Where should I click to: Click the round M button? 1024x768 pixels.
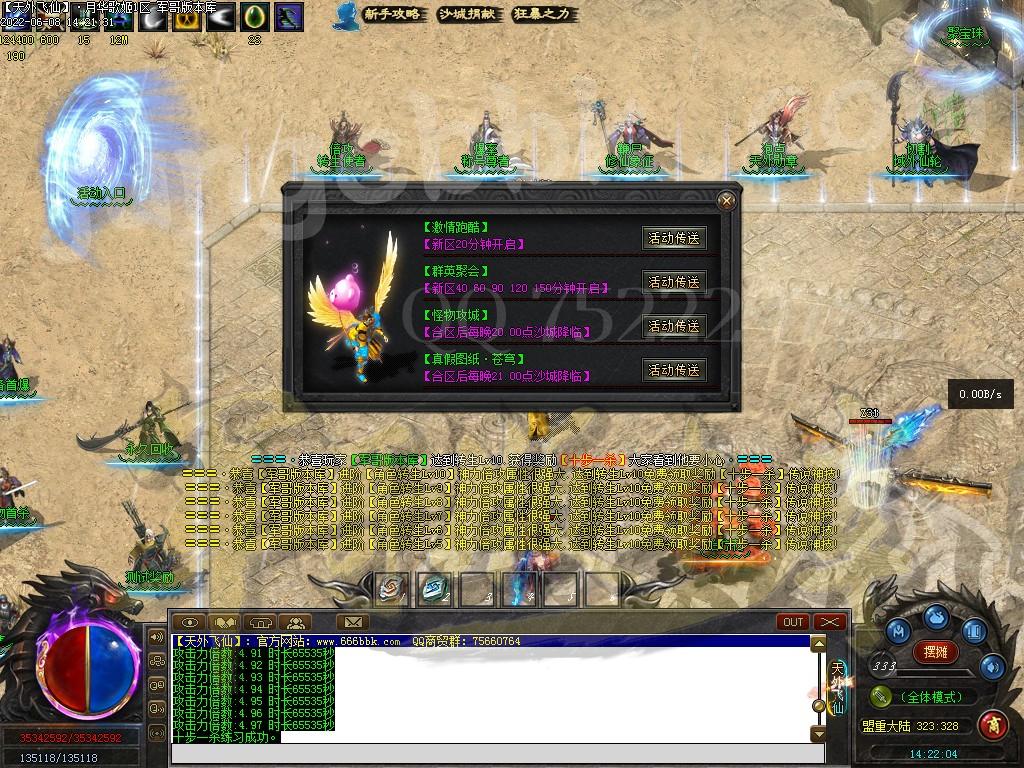pos(898,632)
